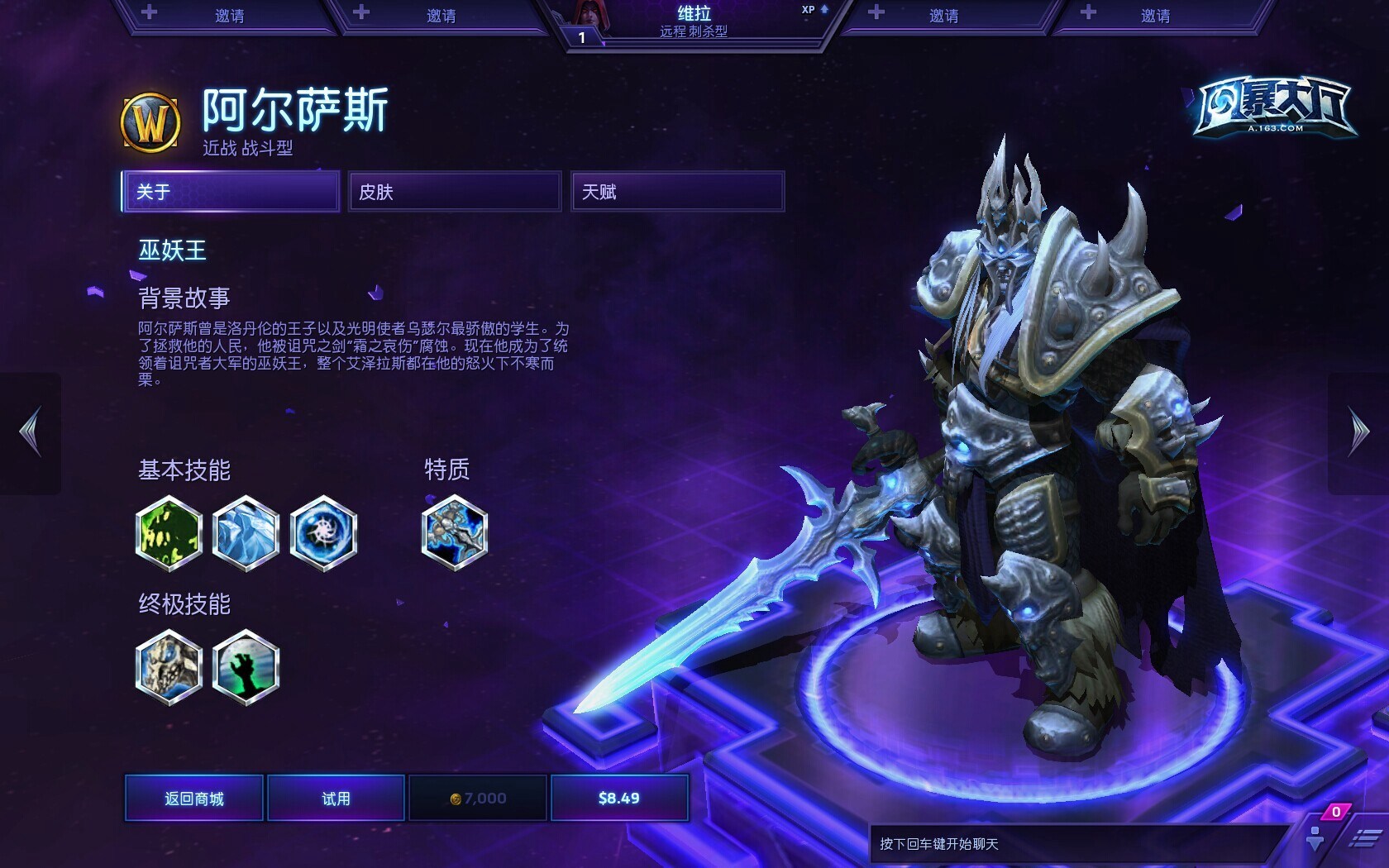Purchase hero for $8.49
This screenshot has width=1389, height=868.
tap(619, 798)
